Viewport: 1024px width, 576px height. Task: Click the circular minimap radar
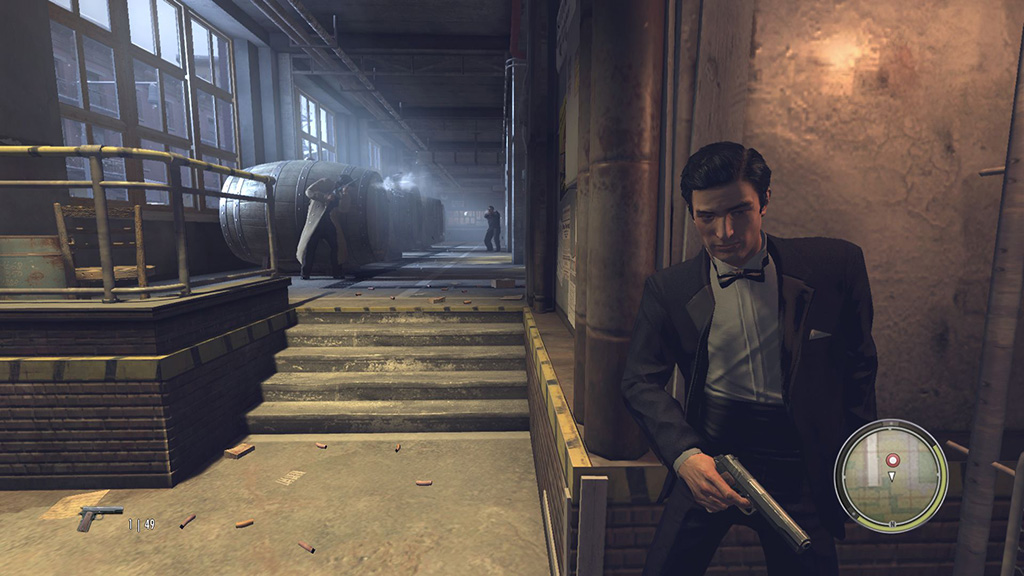coord(891,476)
